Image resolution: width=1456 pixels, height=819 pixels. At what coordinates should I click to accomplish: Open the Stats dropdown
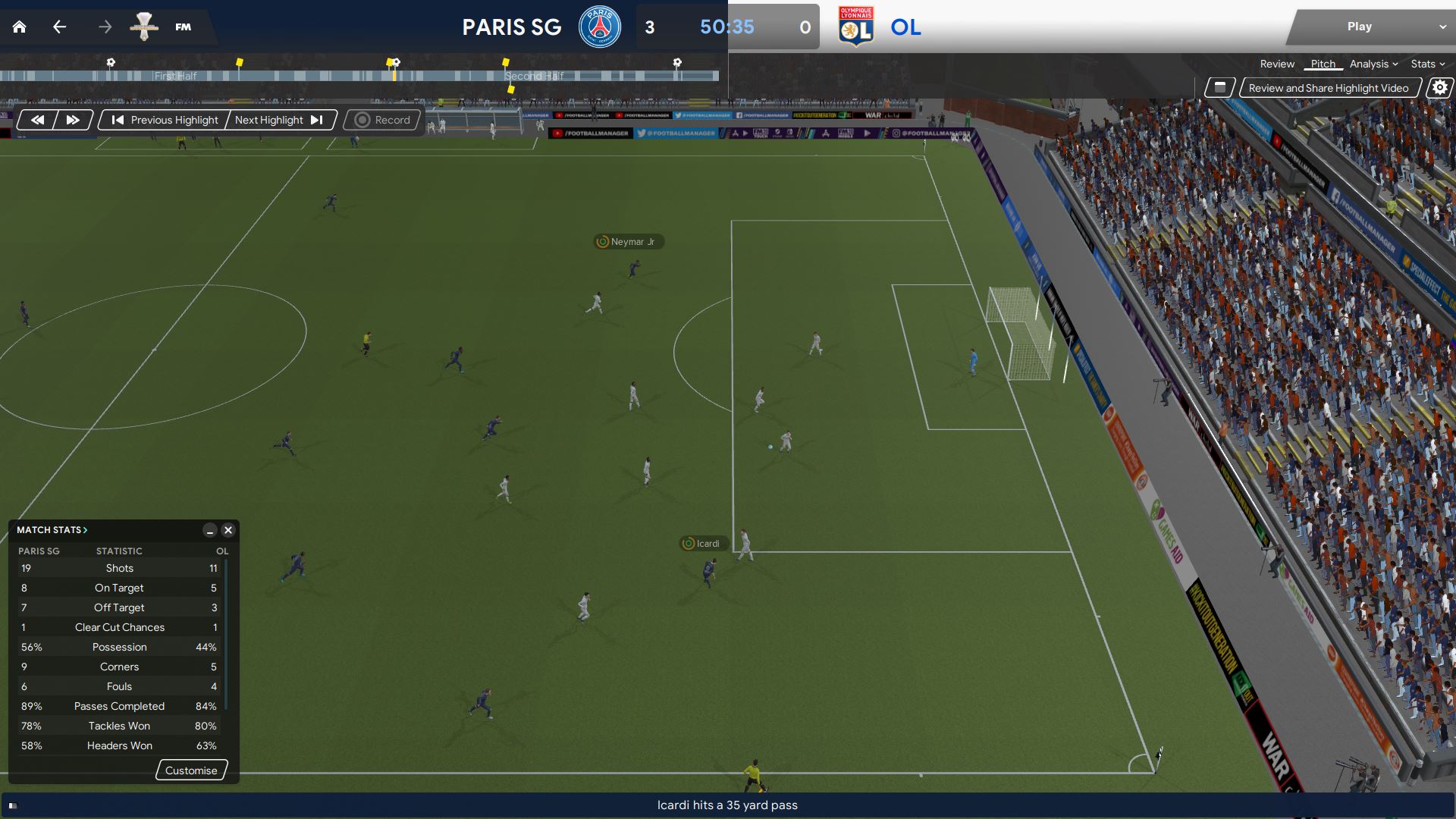tap(1427, 64)
